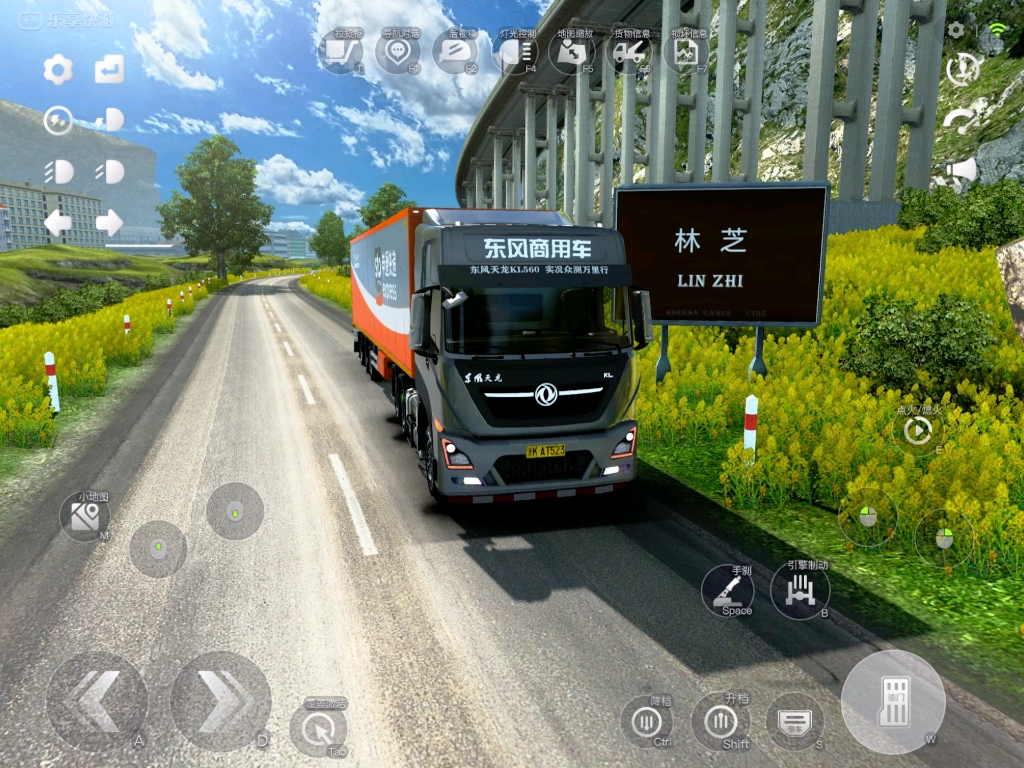Viewport: 1024px width, 768px height.
Task: Tap the return arrow button
Action: coord(109,70)
